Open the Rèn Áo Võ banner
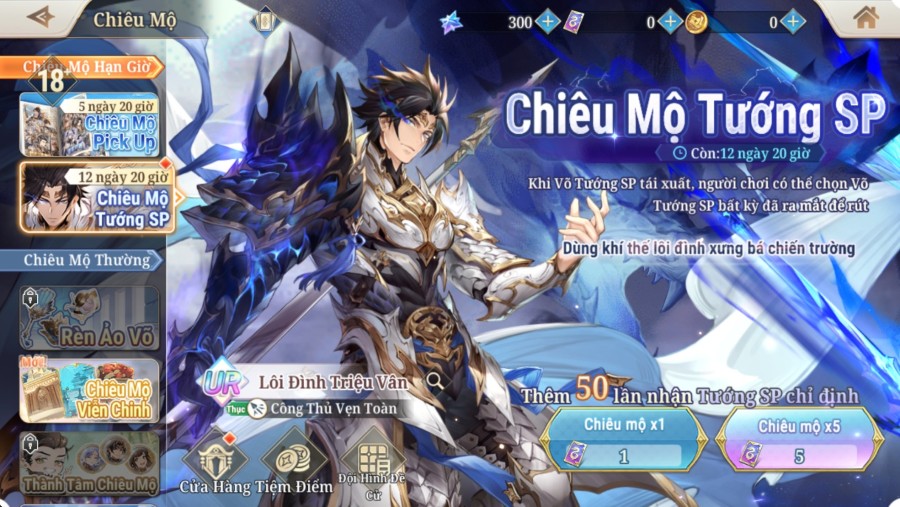 pos(90,318)
